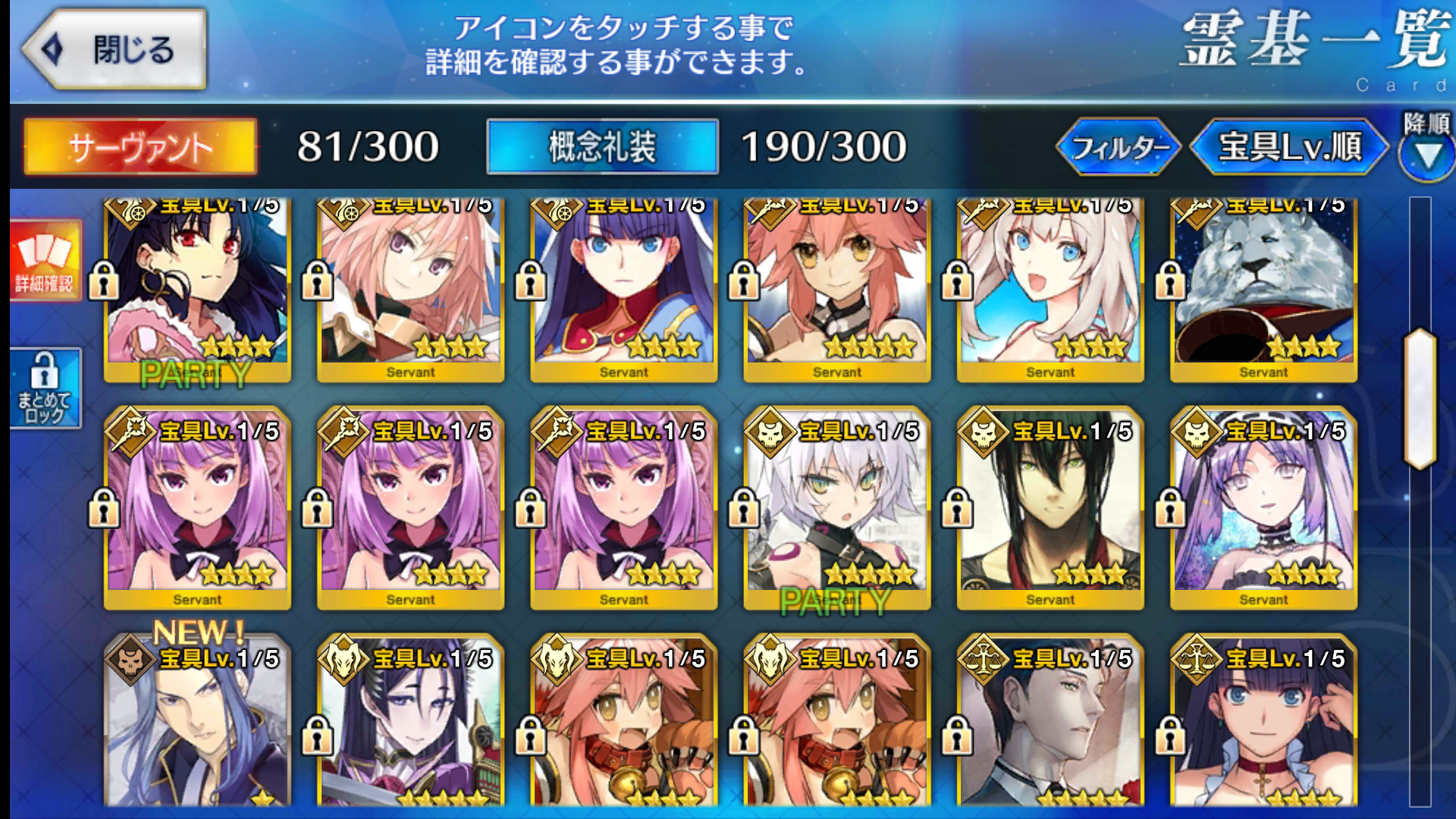
Task: Pick the five-star fox-eared Tamamo card
Action: (x=836, y=288)
